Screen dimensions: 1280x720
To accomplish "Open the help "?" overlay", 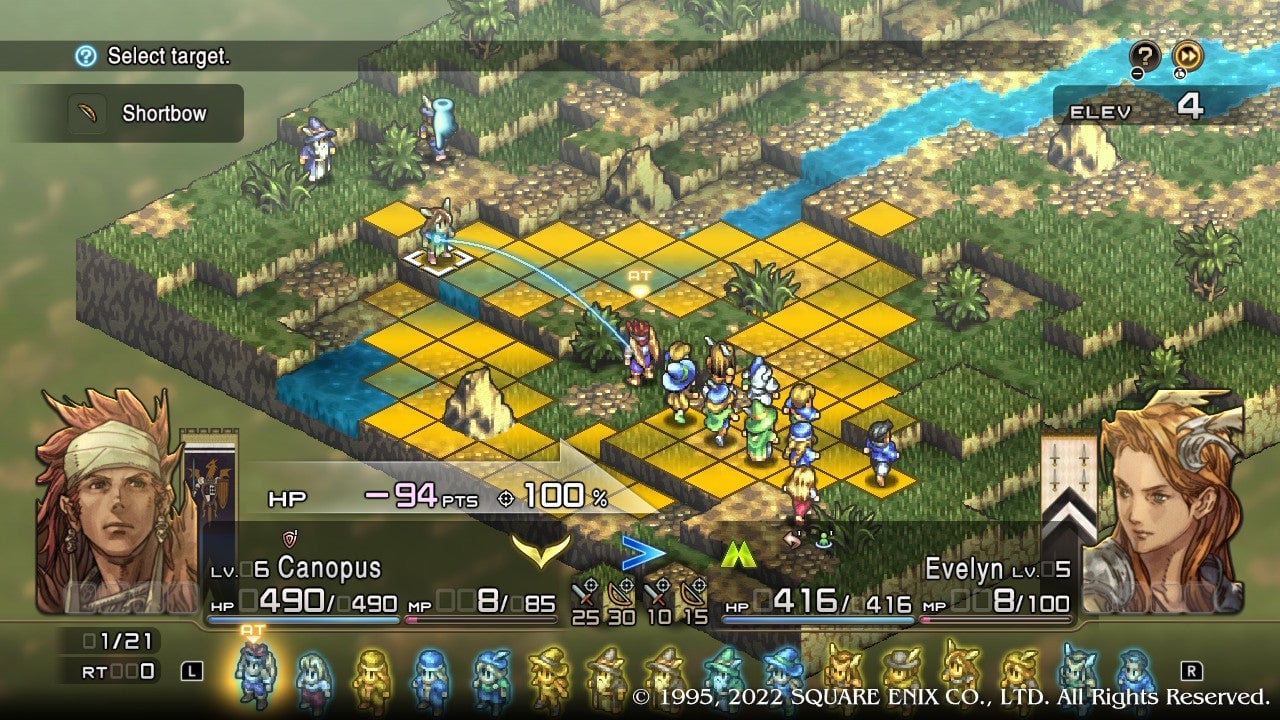I will tap(1145, 55).
